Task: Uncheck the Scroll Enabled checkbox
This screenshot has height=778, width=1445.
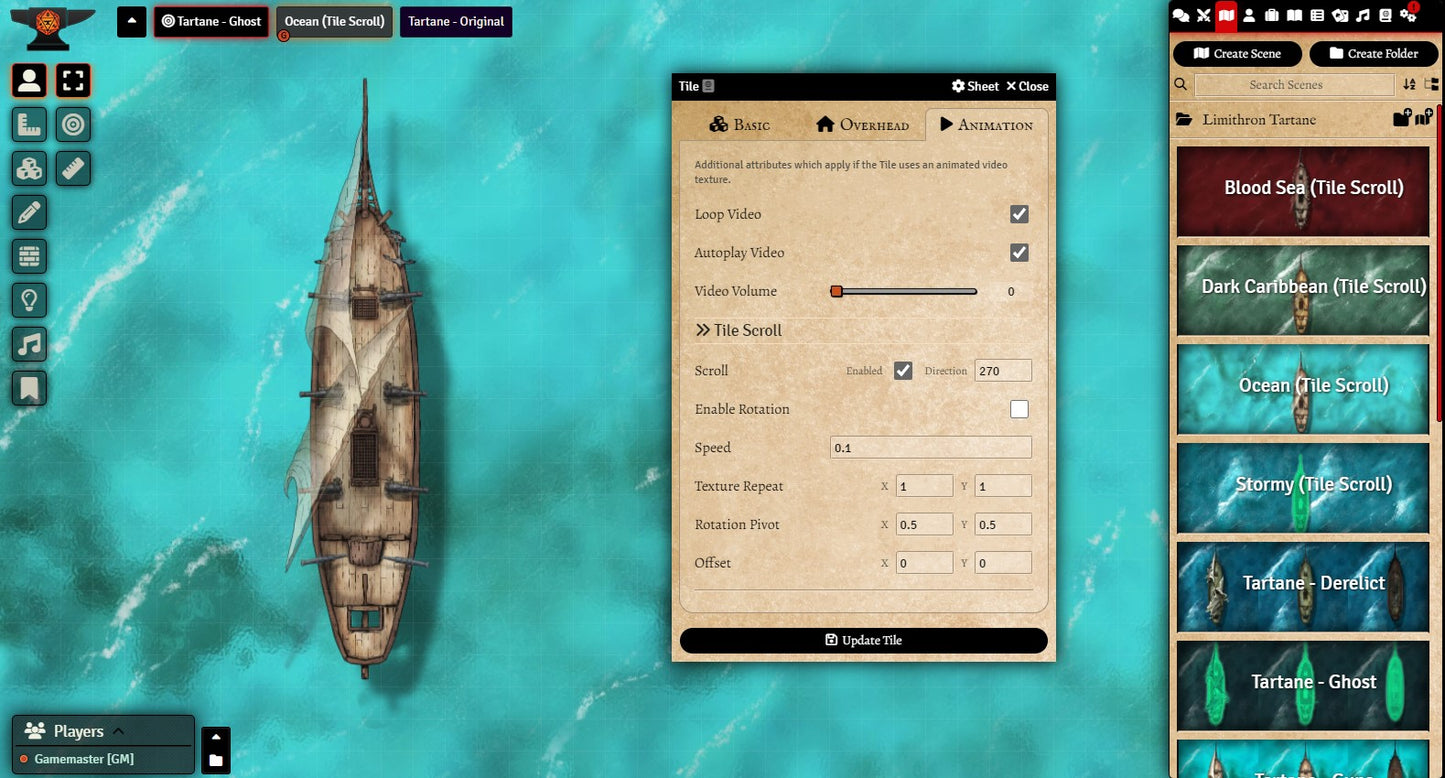Action: pyautogui.click(x=903, y=371)
